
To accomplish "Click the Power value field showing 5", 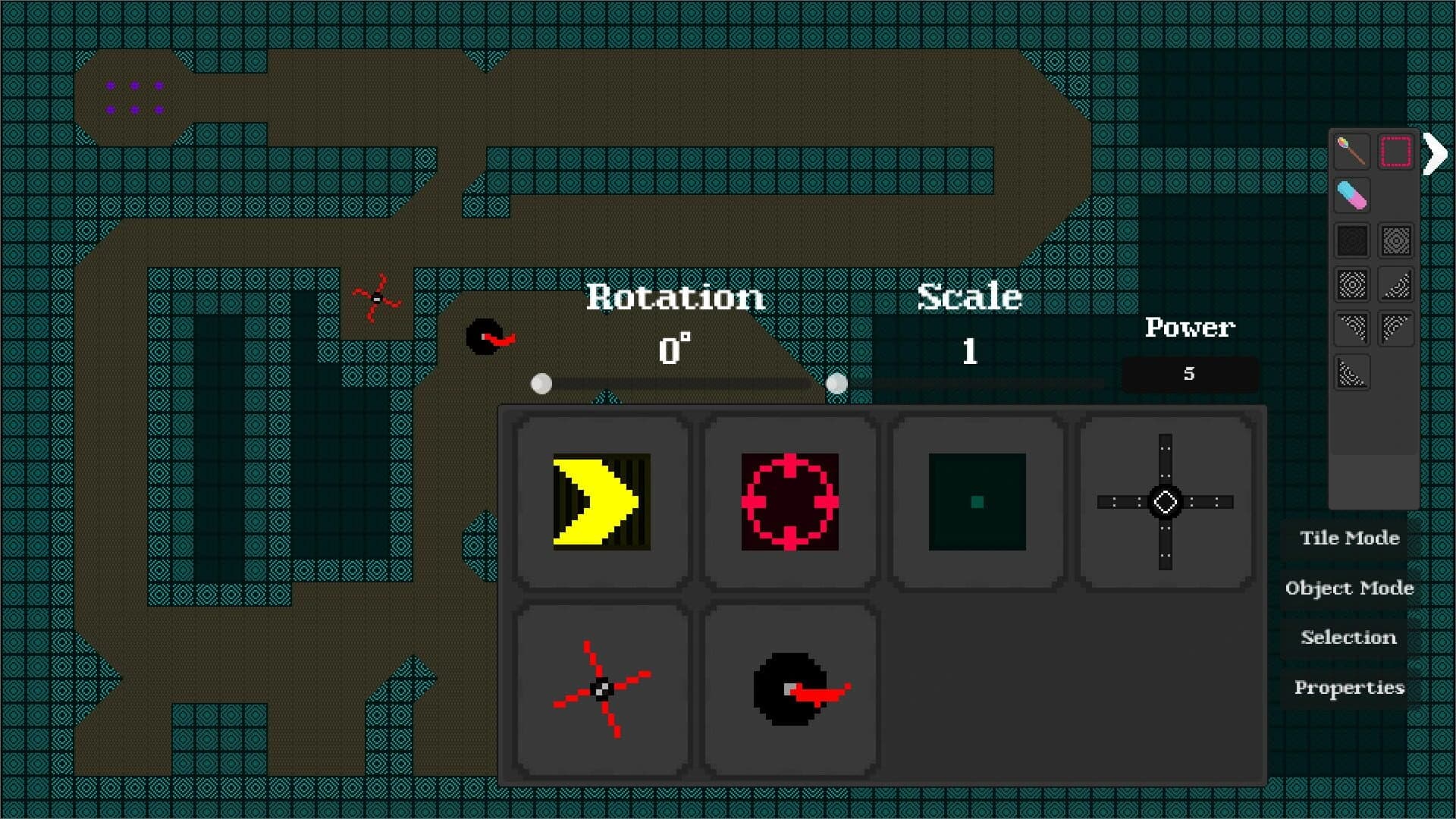I will (1189, 374).
